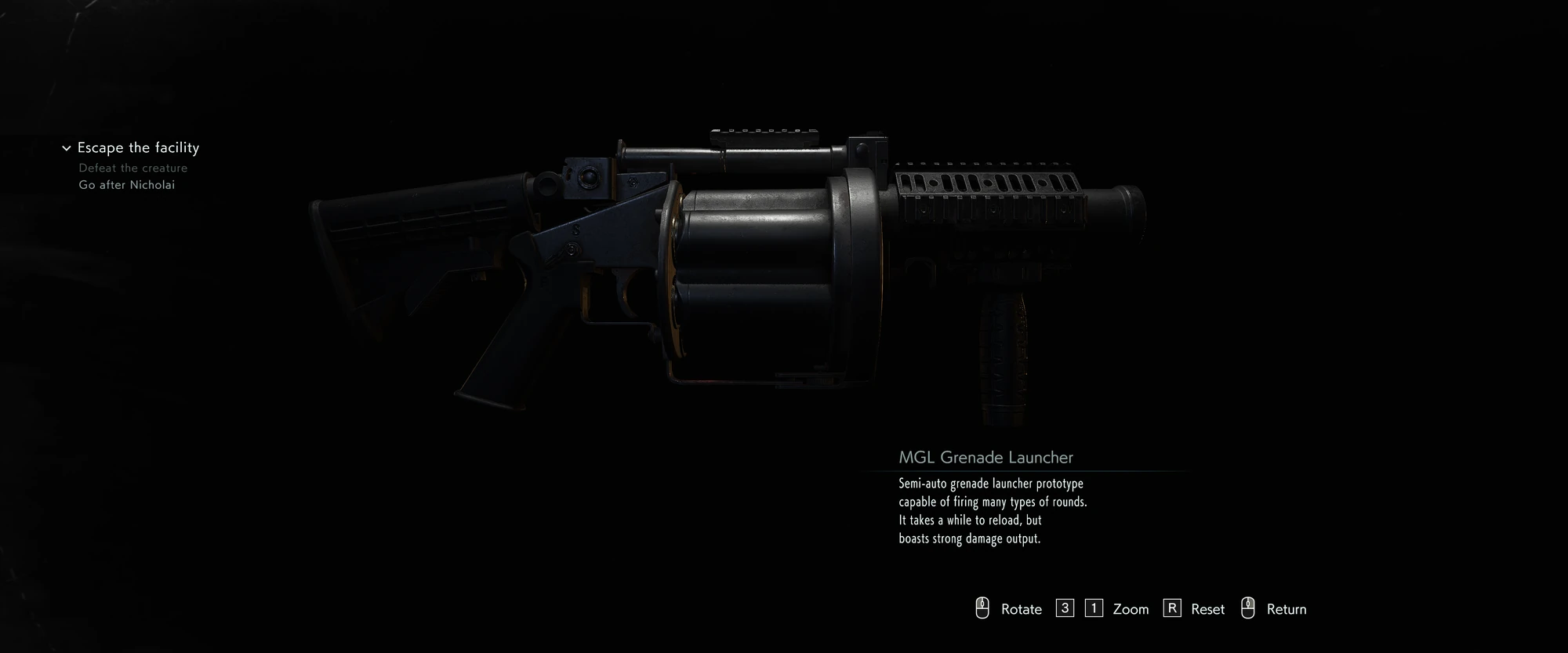Click the '3' key prompt icon
The height and width of the screenshot is (653, 1568).
coord(1065,608)
